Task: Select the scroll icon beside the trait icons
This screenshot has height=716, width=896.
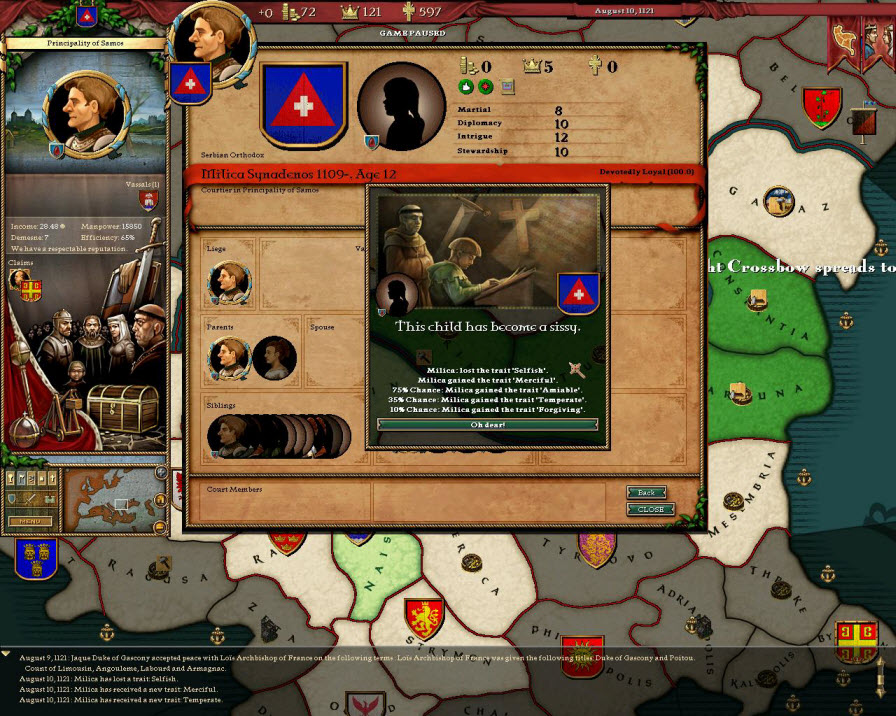Action: point(507,87)
